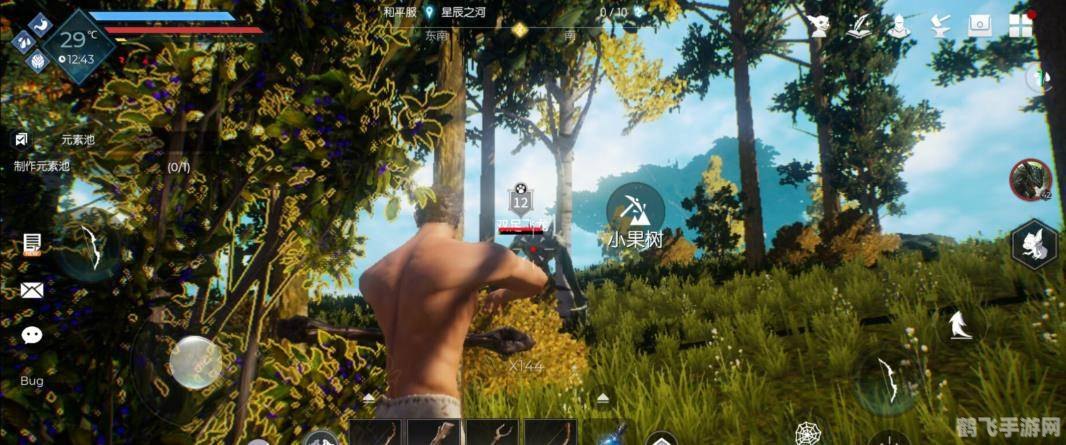
Task: Open the anvil crafting menu
Action: pos(940,26)
